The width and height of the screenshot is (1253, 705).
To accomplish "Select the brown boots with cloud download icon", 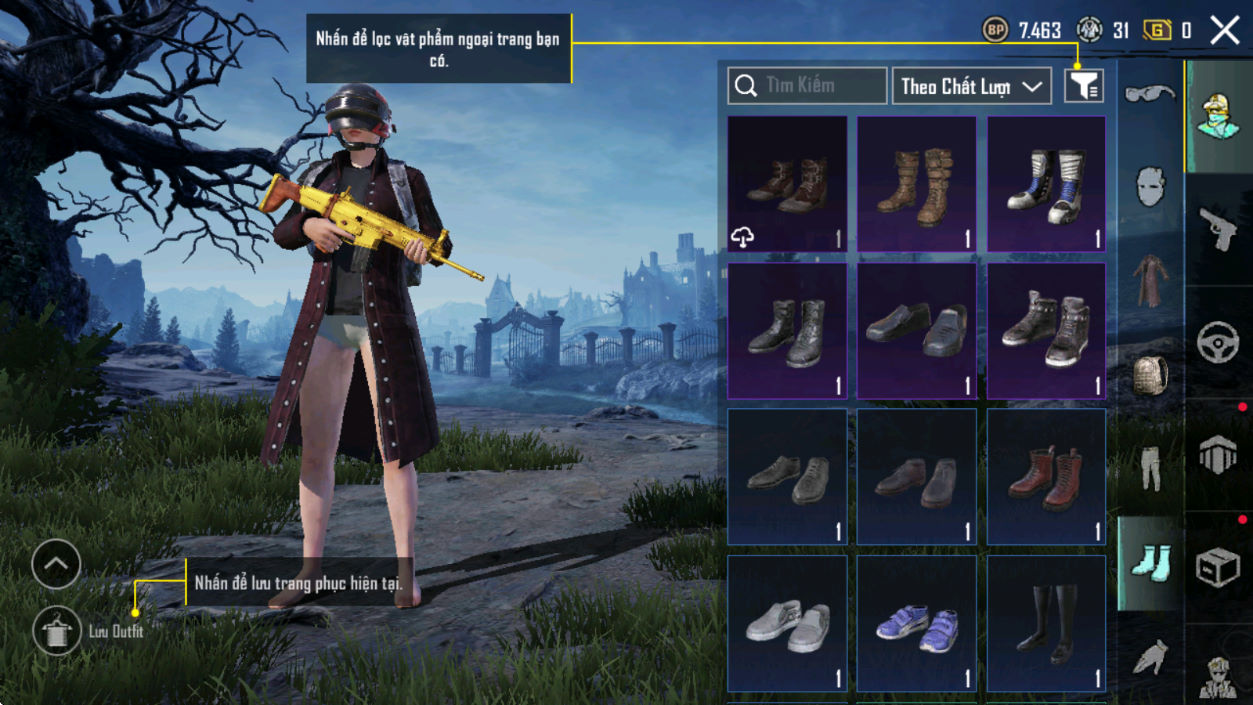I will click(787, 183).
